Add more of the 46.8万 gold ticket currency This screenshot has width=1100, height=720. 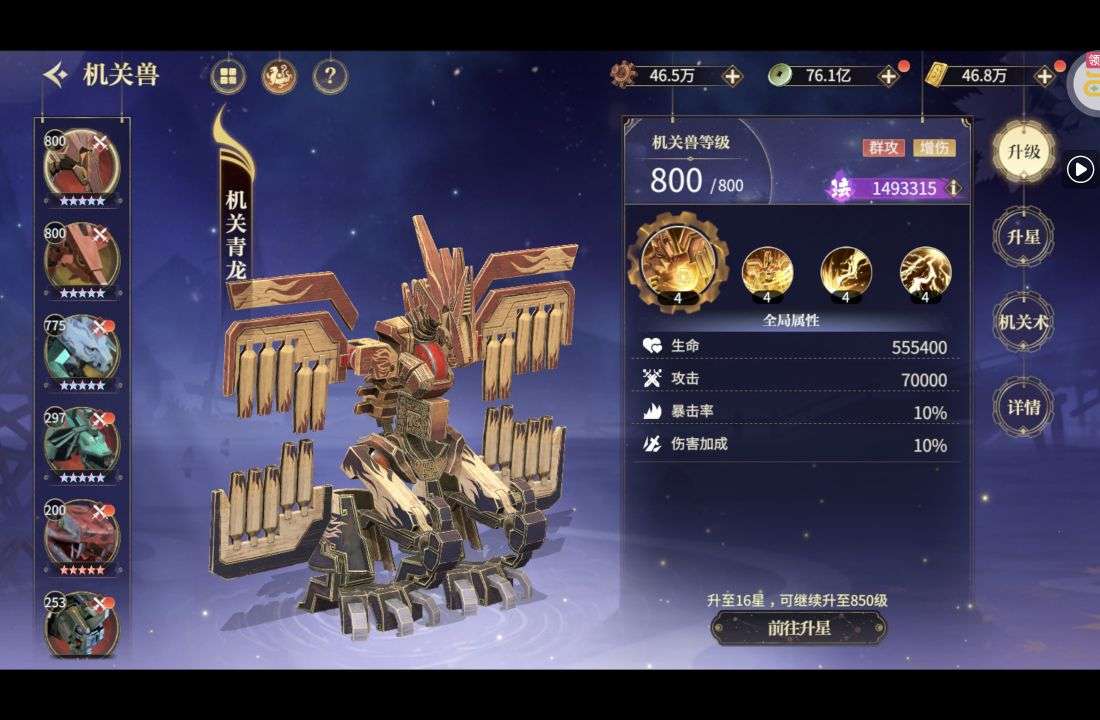[x=1045, y=76]
